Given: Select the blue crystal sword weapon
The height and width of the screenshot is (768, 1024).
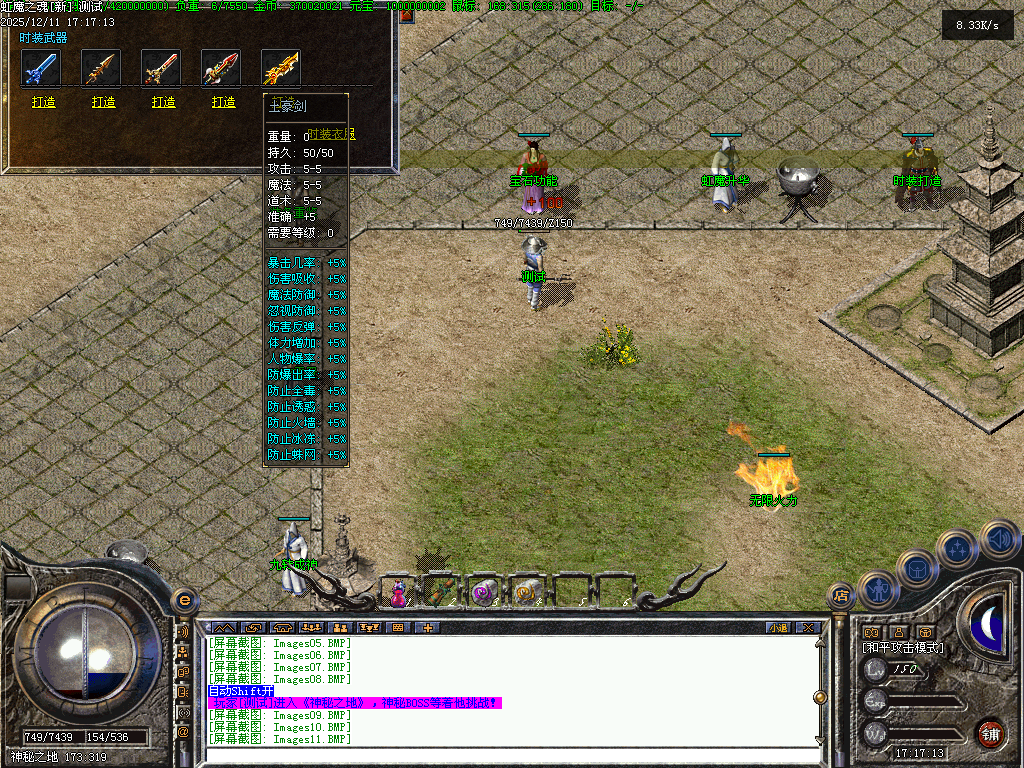Looking at the screenshot, I should coord(41,68).
